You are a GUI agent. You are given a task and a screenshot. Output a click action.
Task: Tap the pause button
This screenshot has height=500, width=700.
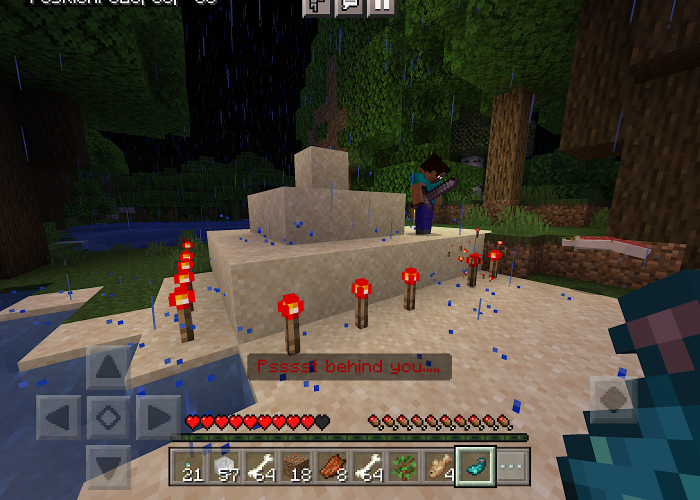[381, 6]
